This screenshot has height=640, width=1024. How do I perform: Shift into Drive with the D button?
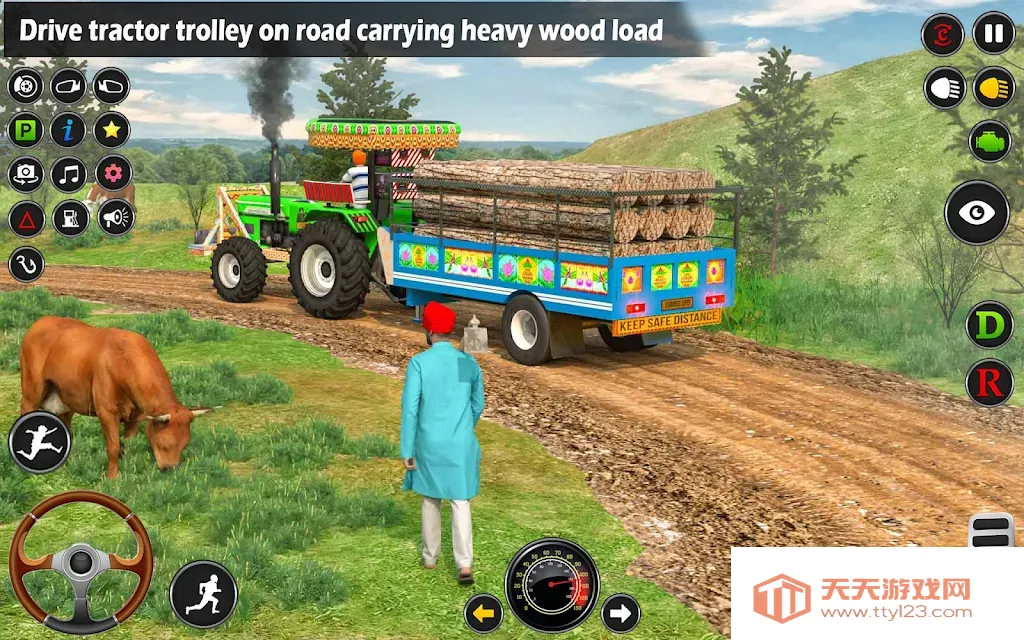989,326
